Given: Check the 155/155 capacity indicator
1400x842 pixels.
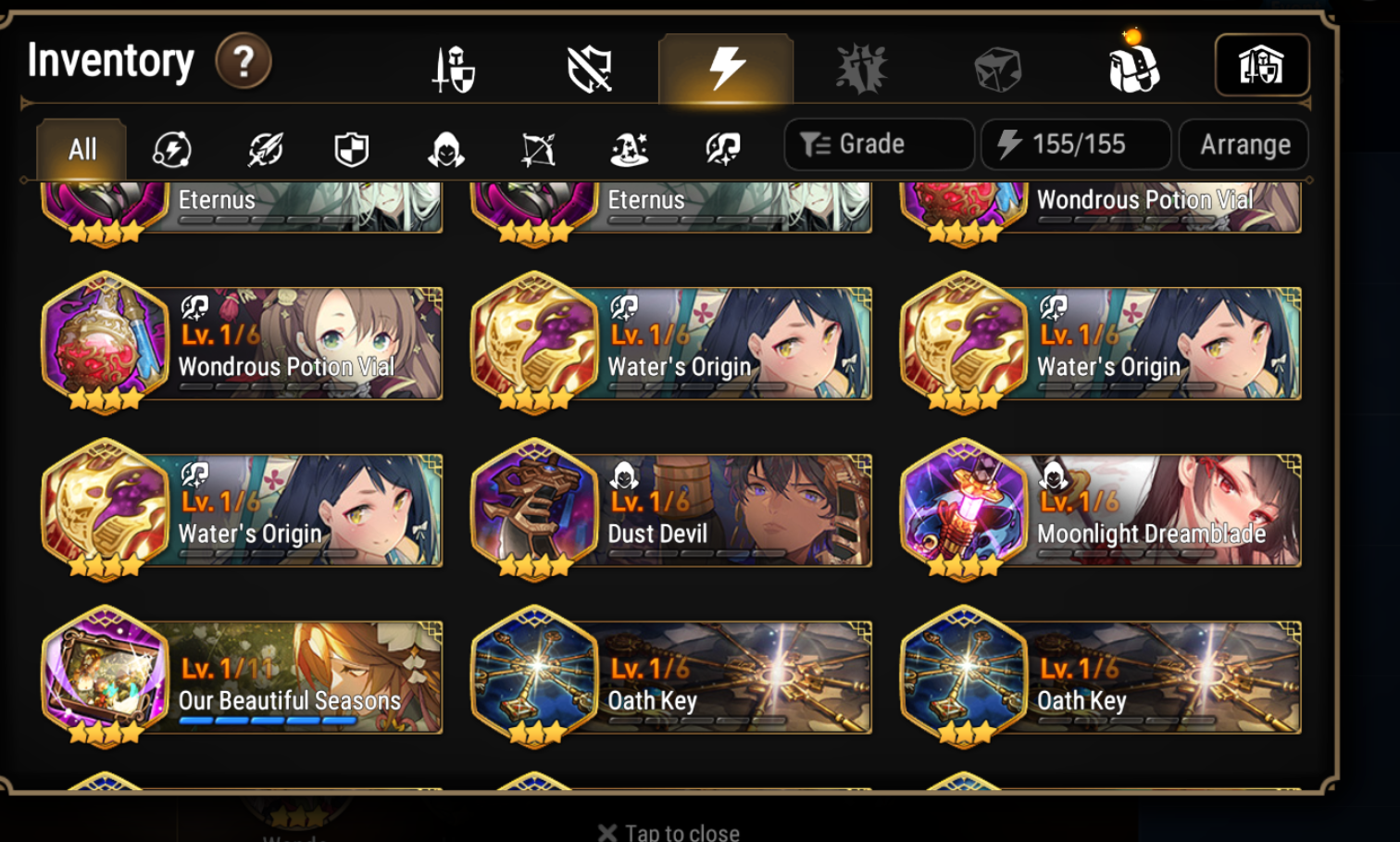Looking at the screenshot, I should pyautogui.click(x=1075, y=144).
